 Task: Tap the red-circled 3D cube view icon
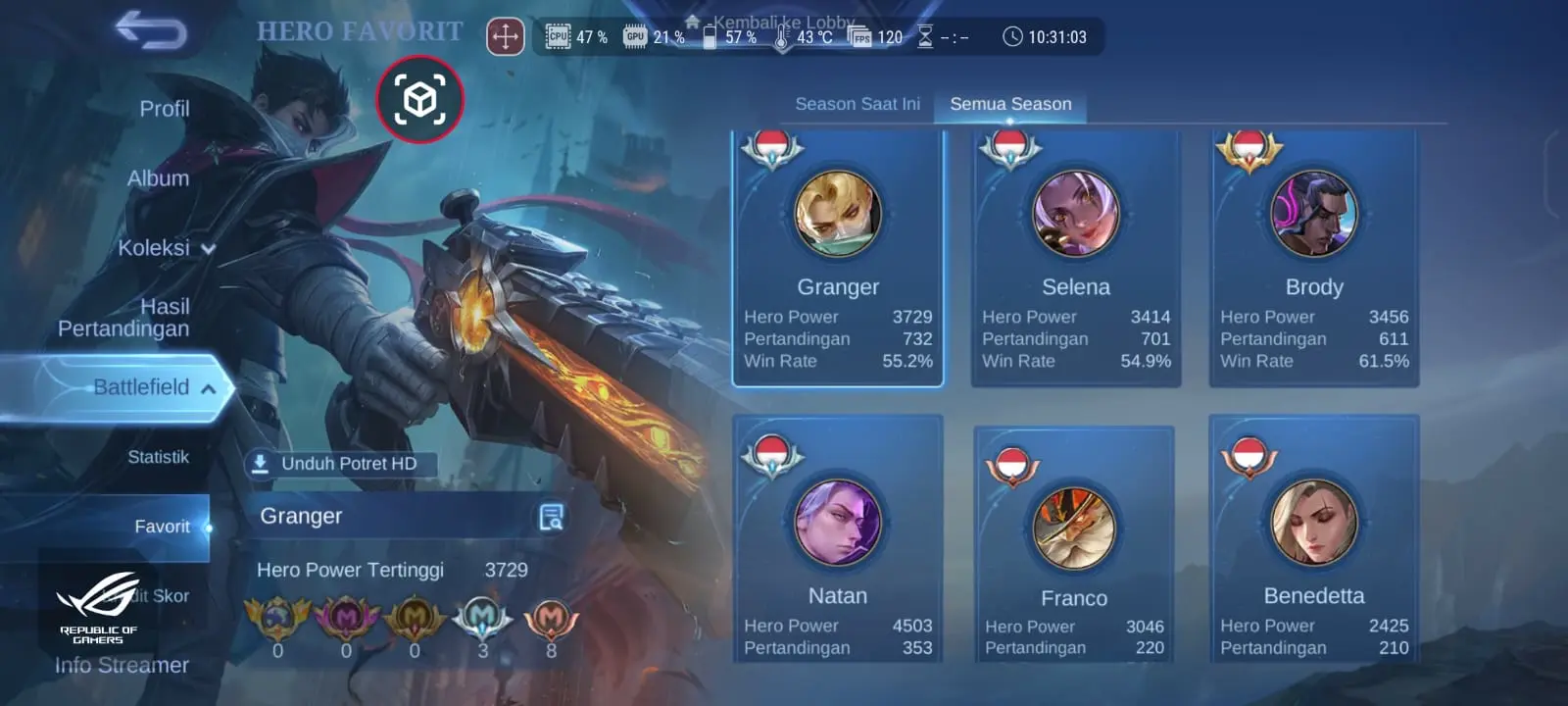coord(419,99)
